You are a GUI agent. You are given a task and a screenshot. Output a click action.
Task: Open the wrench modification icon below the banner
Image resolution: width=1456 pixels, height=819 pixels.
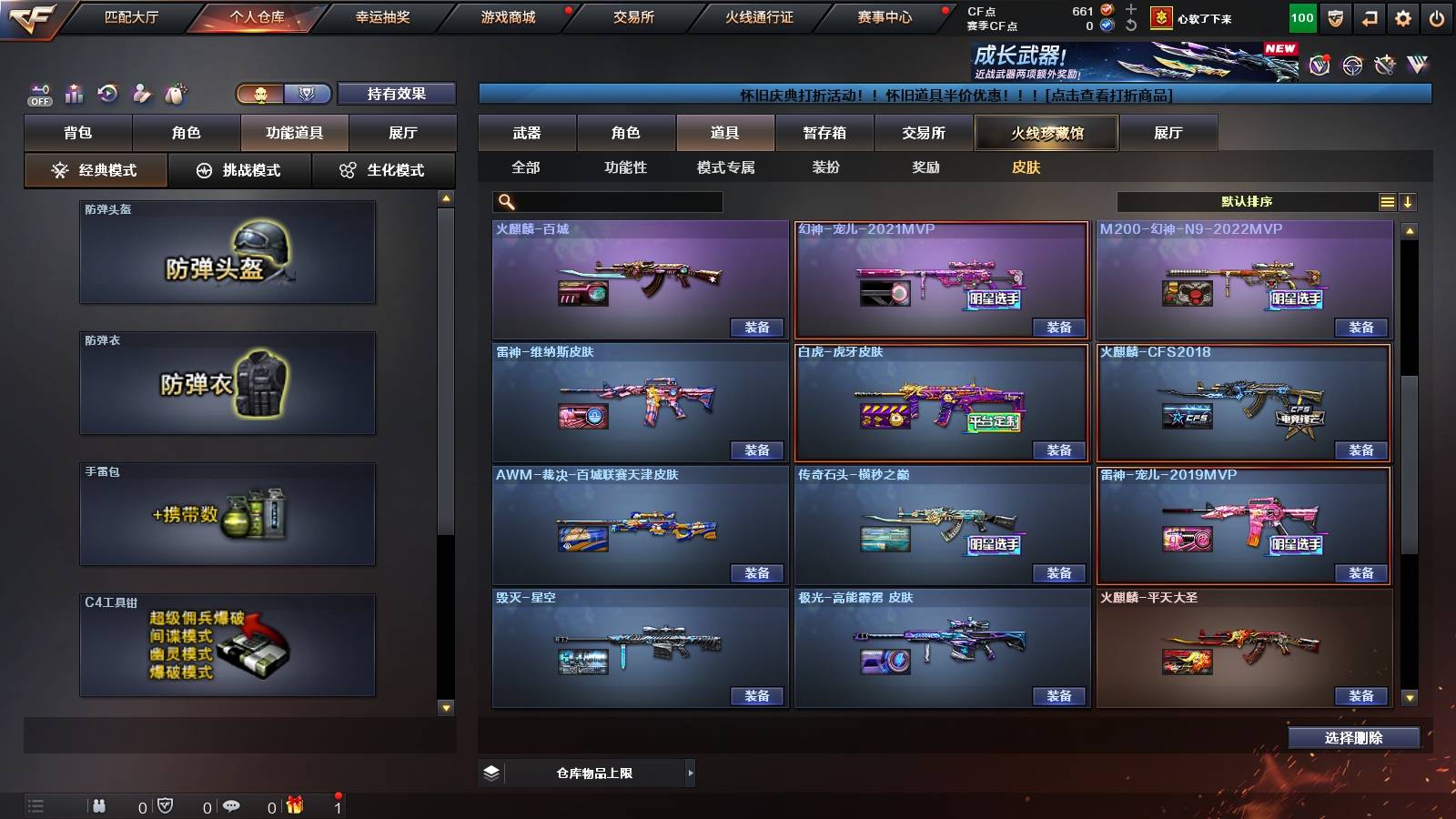coord(1385,66)
